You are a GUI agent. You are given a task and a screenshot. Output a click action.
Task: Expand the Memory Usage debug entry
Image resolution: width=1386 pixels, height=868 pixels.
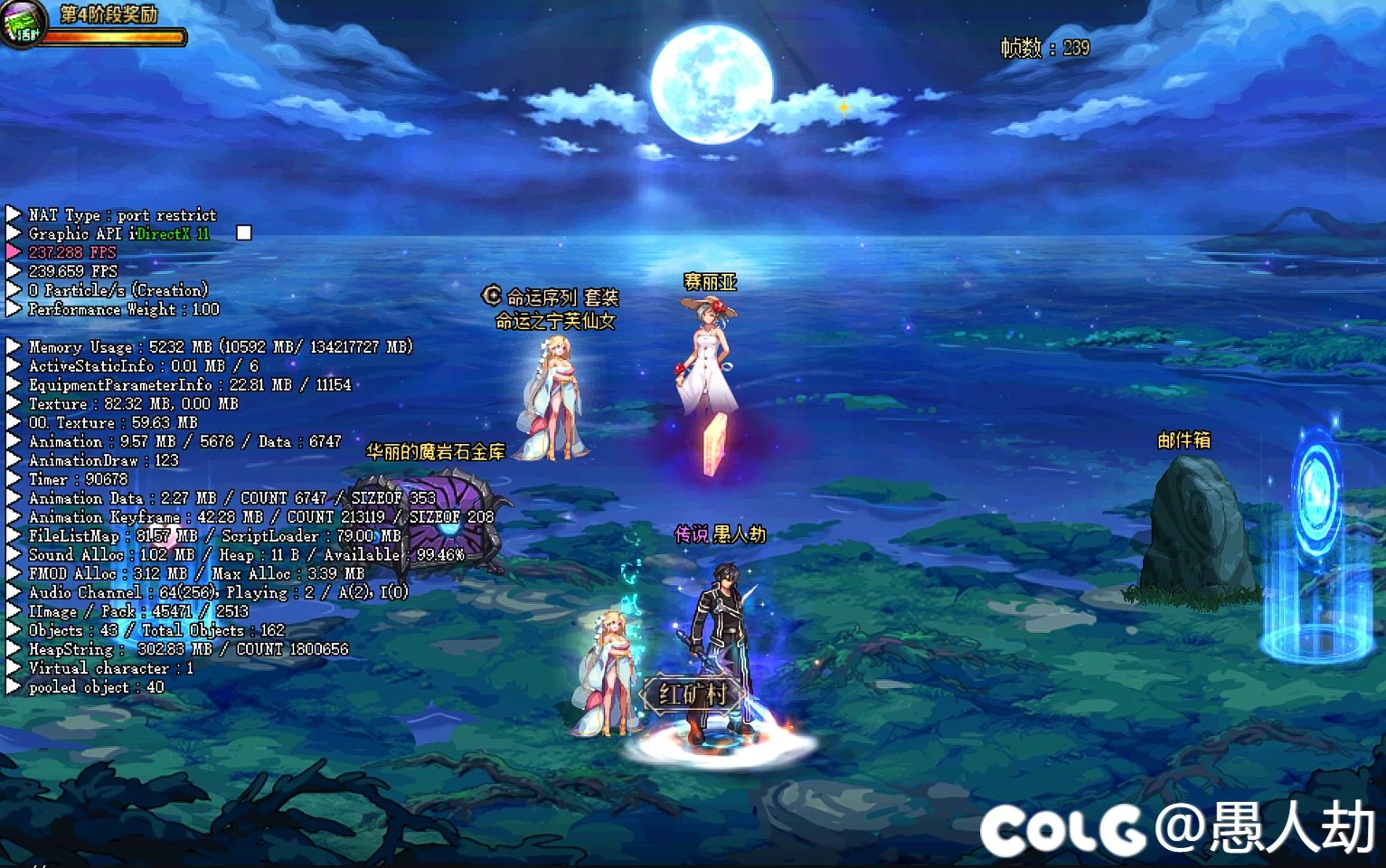click(13, 346)
